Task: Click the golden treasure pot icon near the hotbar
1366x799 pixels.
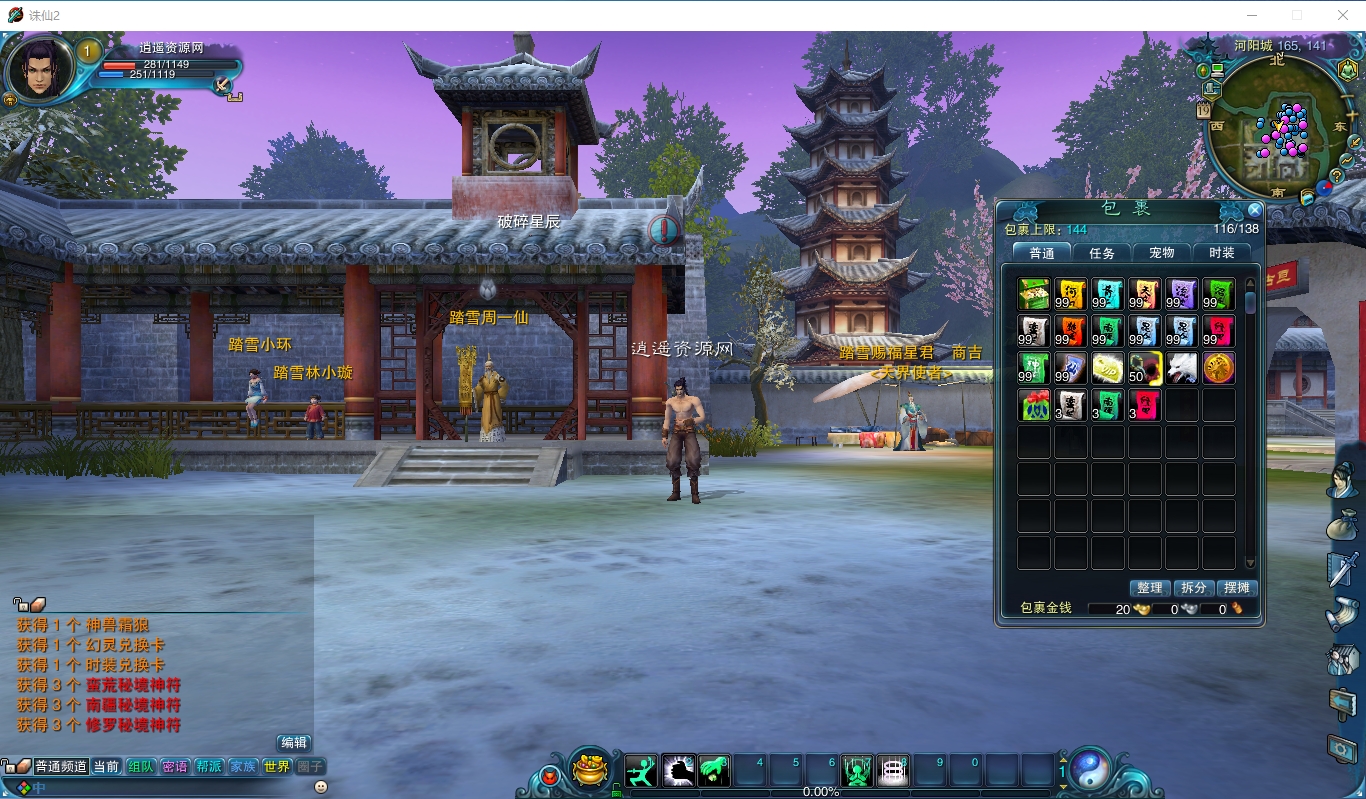Action: point(590,772)
